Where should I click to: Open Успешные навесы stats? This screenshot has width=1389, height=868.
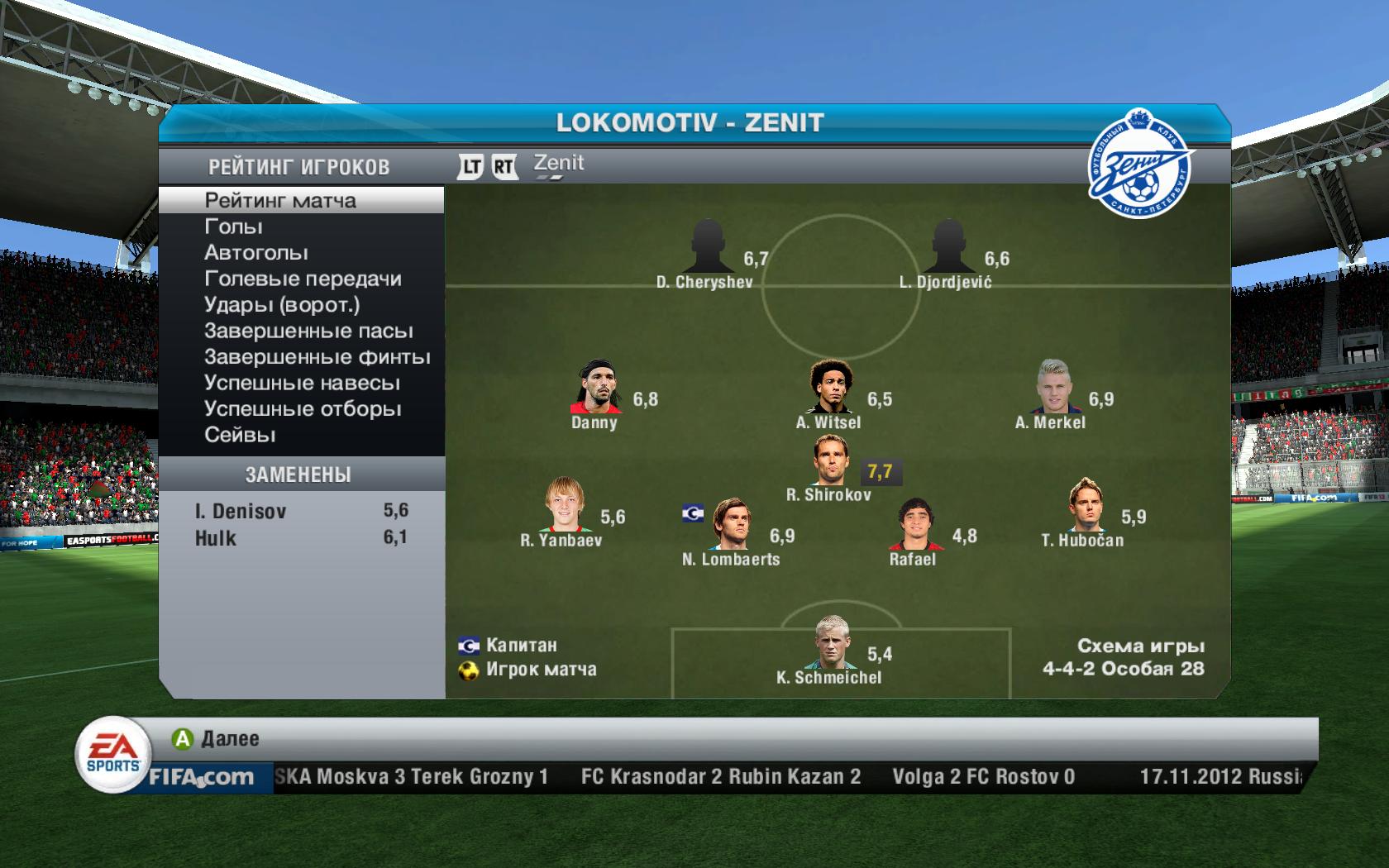tap(302, 383)
